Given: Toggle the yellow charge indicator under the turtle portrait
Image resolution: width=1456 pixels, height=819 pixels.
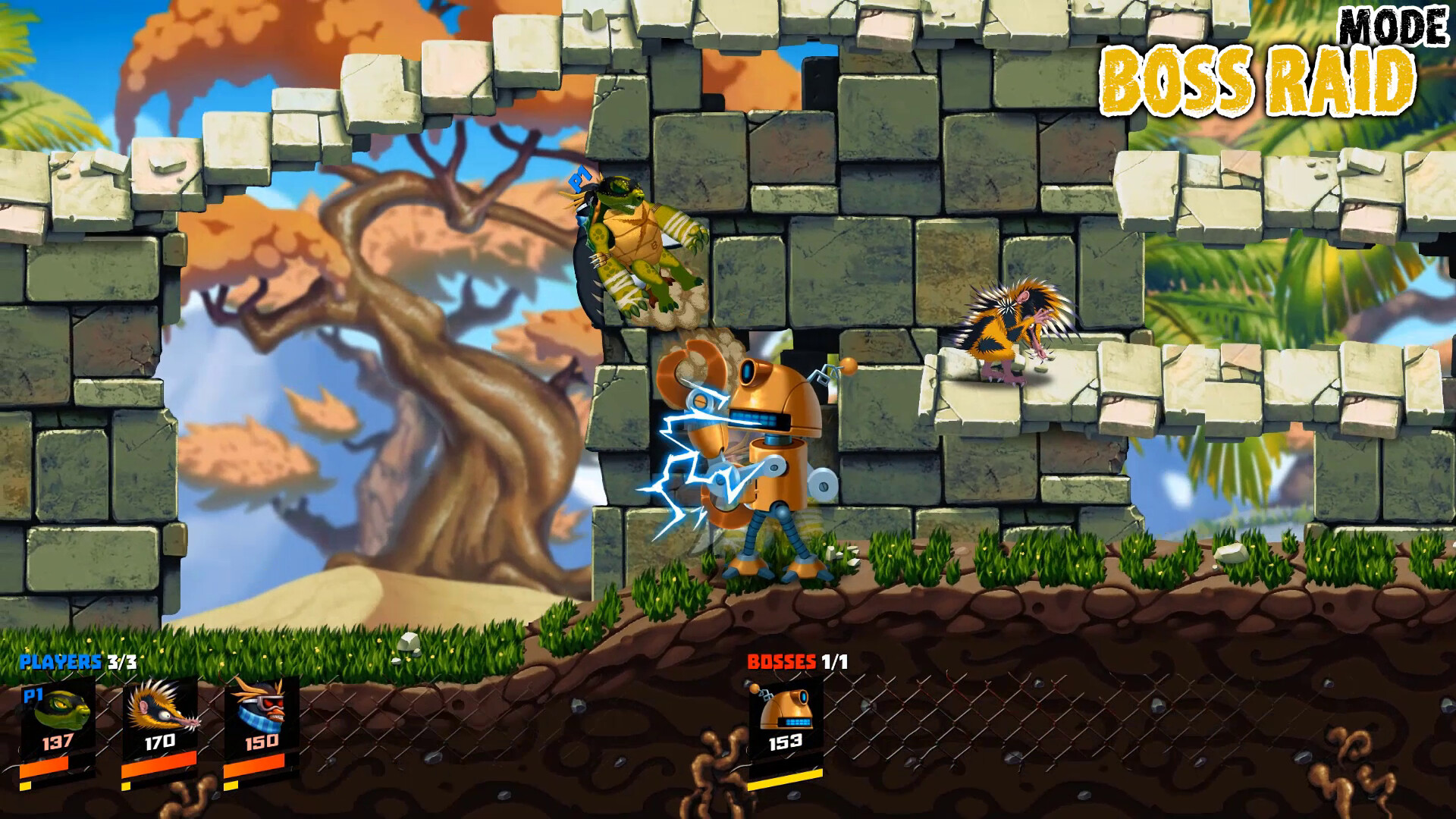Looking at the screenshot, I should point(25,786).
